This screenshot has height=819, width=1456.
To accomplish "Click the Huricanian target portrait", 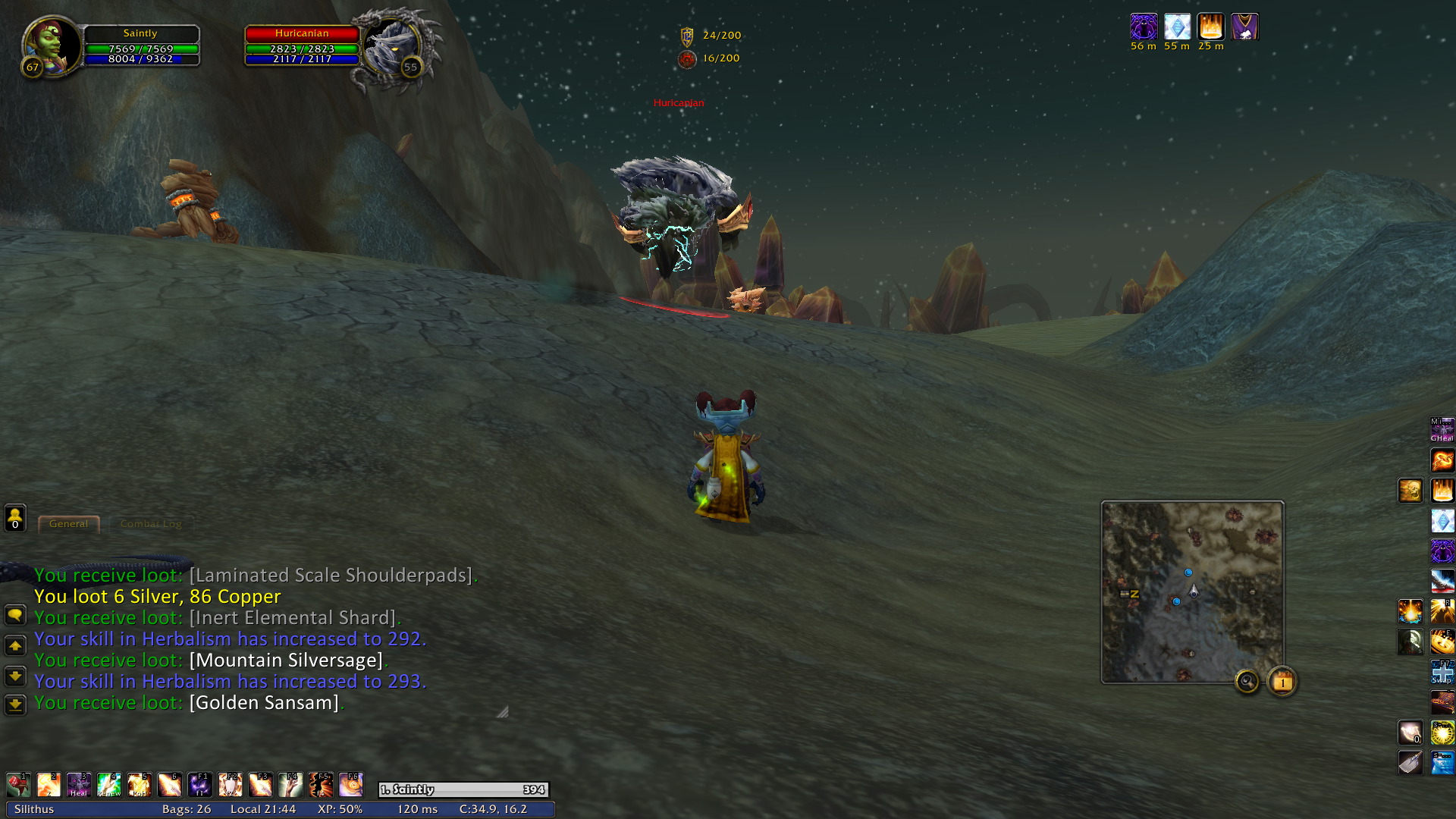I will (x=393, y=47).
